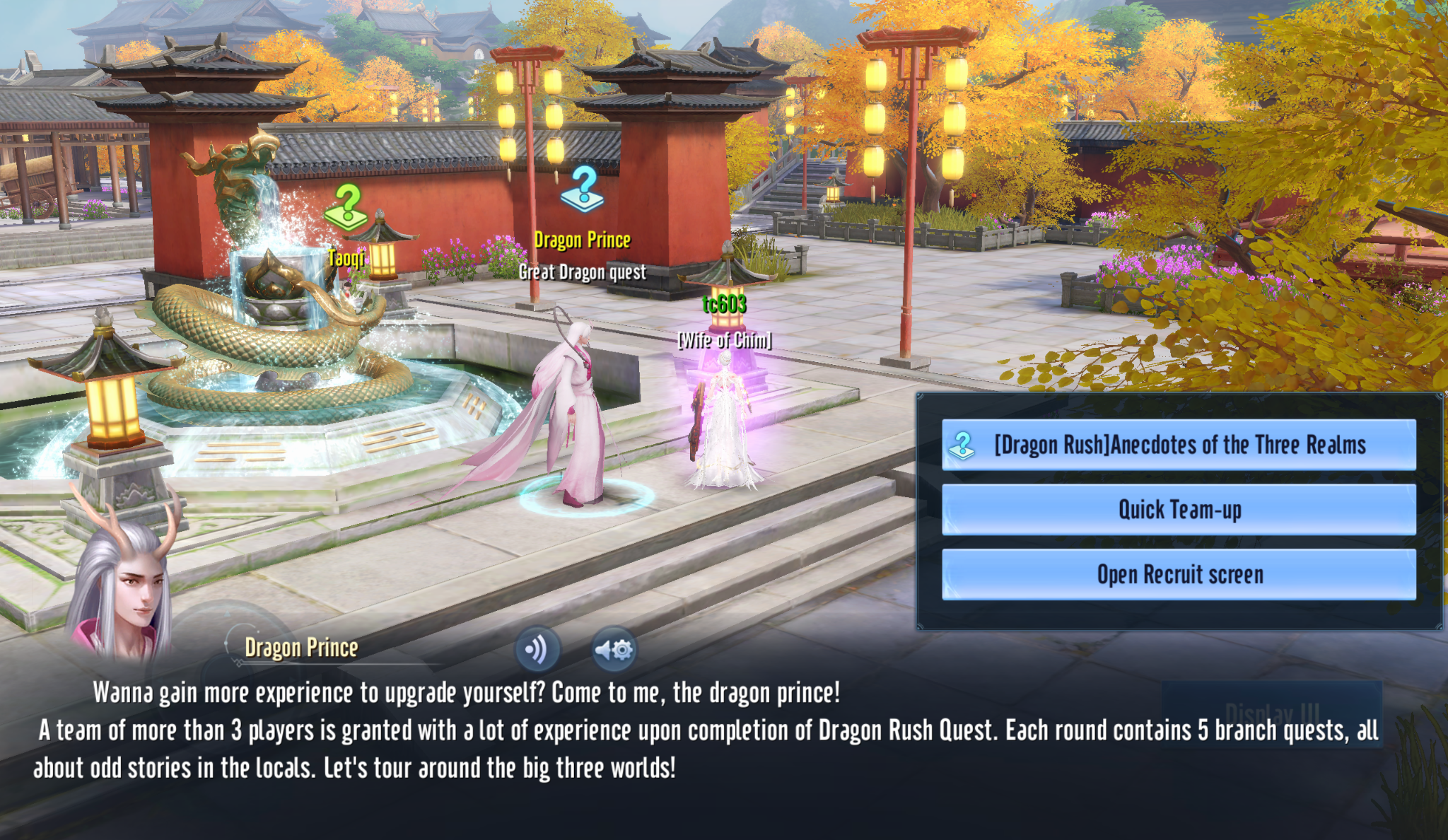Open the voice sound settings icon

point(614,649)
